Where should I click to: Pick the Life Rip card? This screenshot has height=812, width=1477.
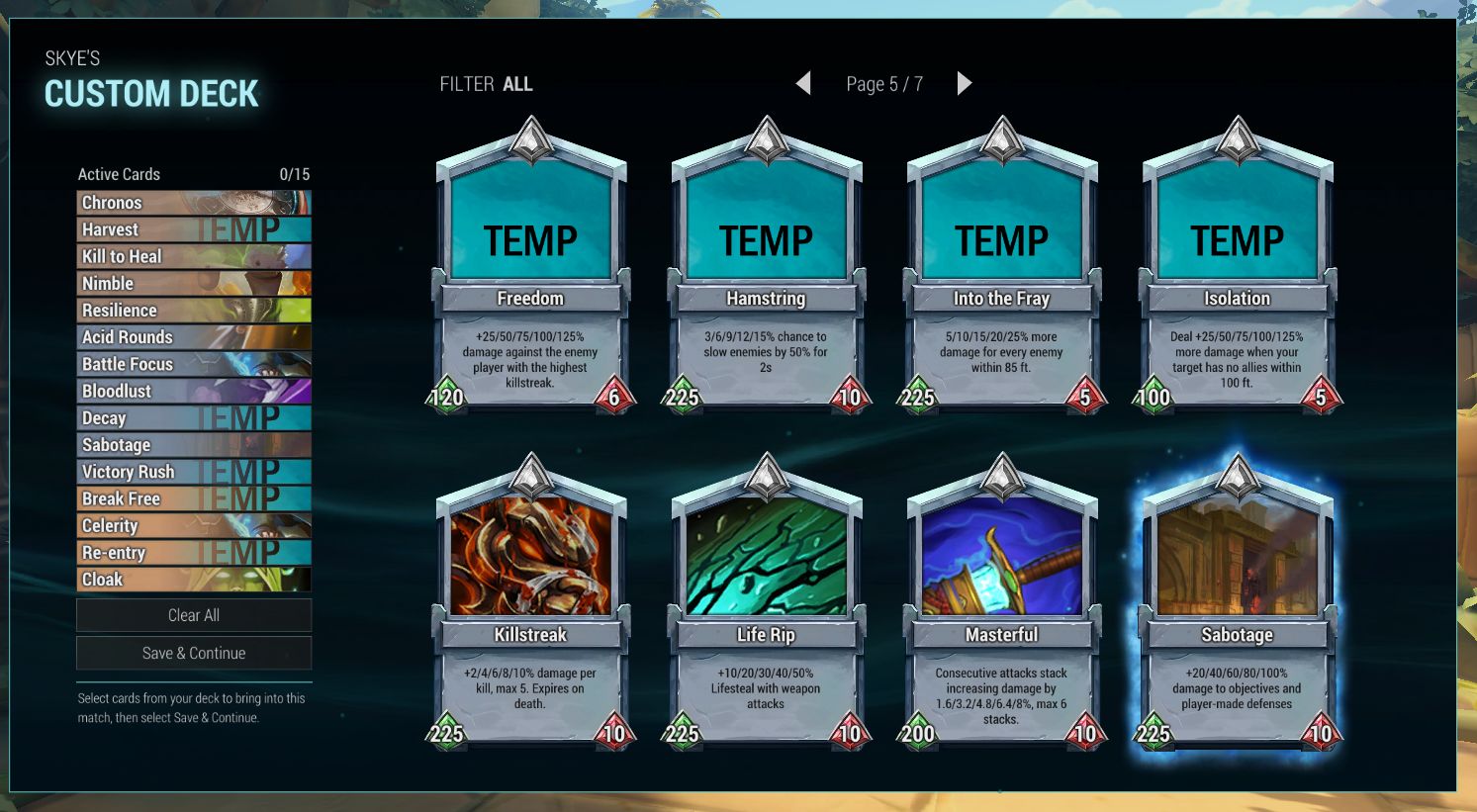click(x=767, y=603)
